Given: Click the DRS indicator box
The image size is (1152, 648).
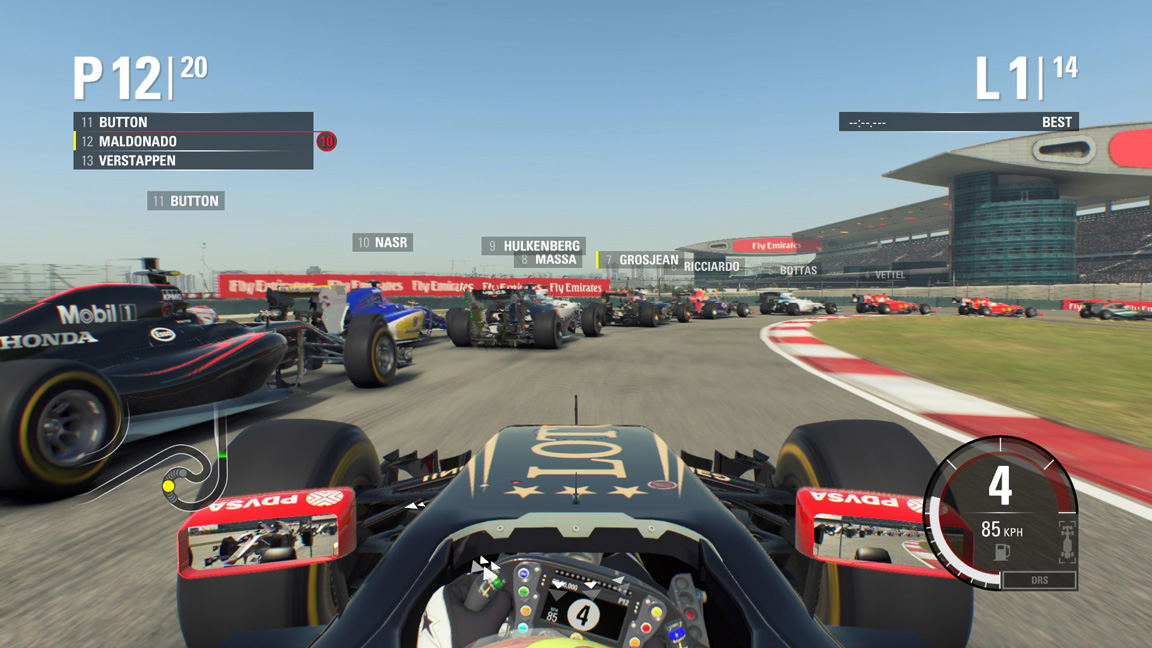Looking at the screenshot, I should click(x=1039, y=580).
